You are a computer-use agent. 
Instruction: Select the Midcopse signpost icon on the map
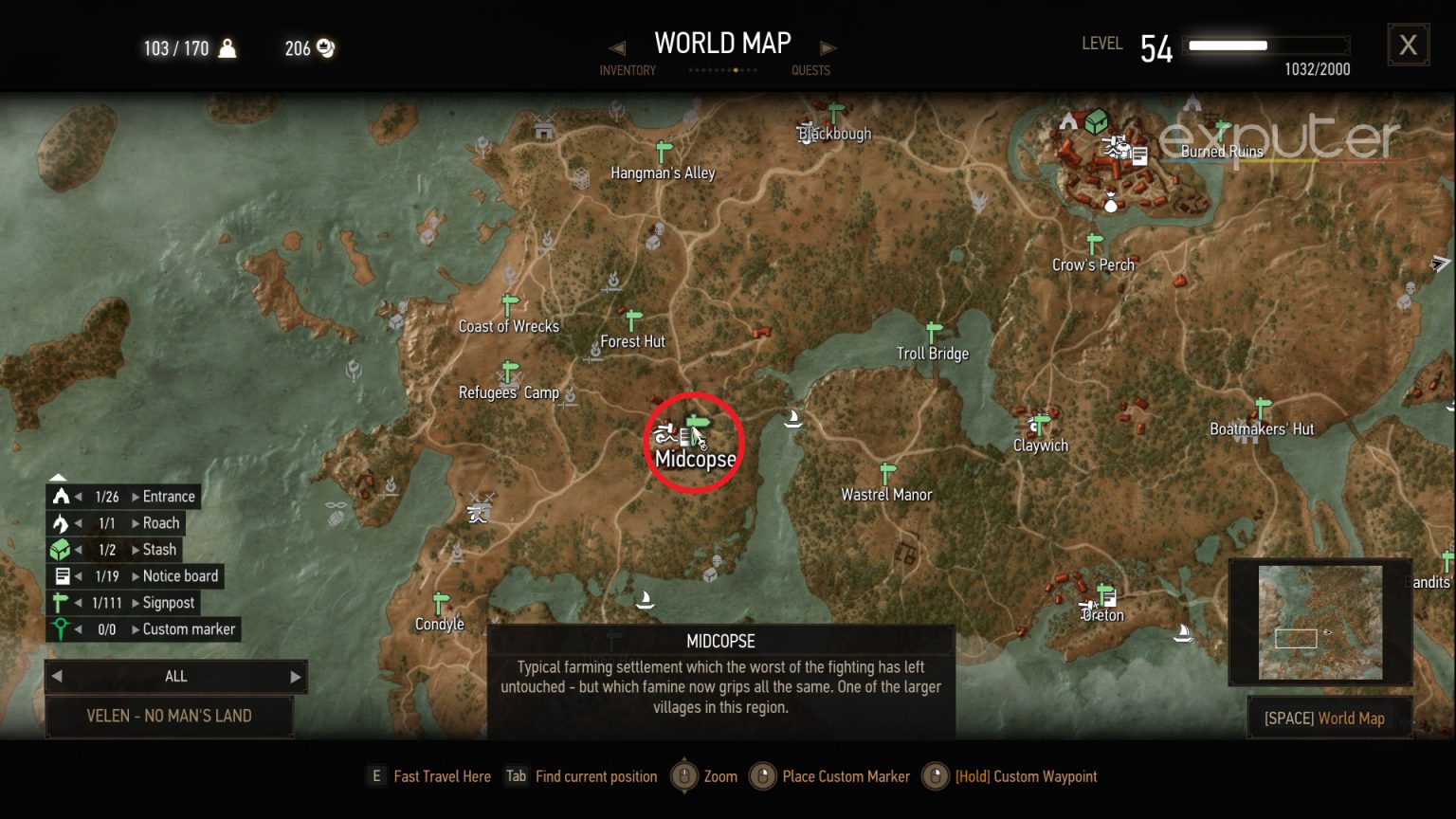(x=697, y=420)
